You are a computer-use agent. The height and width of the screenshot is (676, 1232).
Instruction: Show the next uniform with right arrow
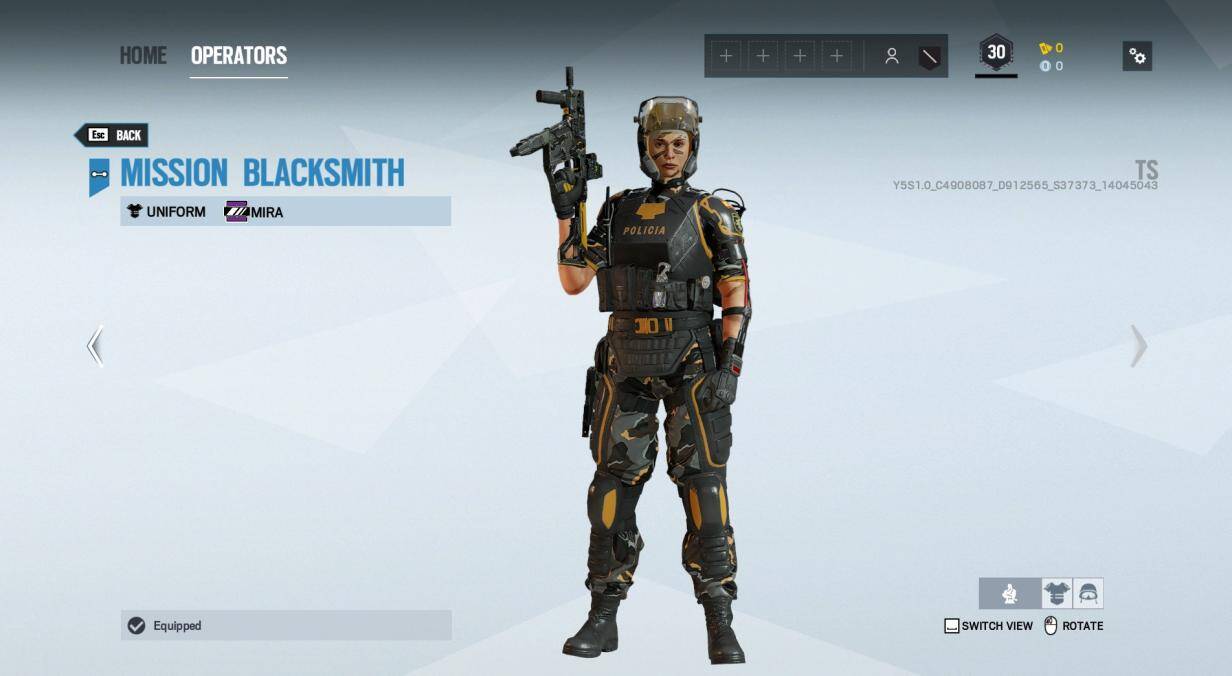point(1138,346)
